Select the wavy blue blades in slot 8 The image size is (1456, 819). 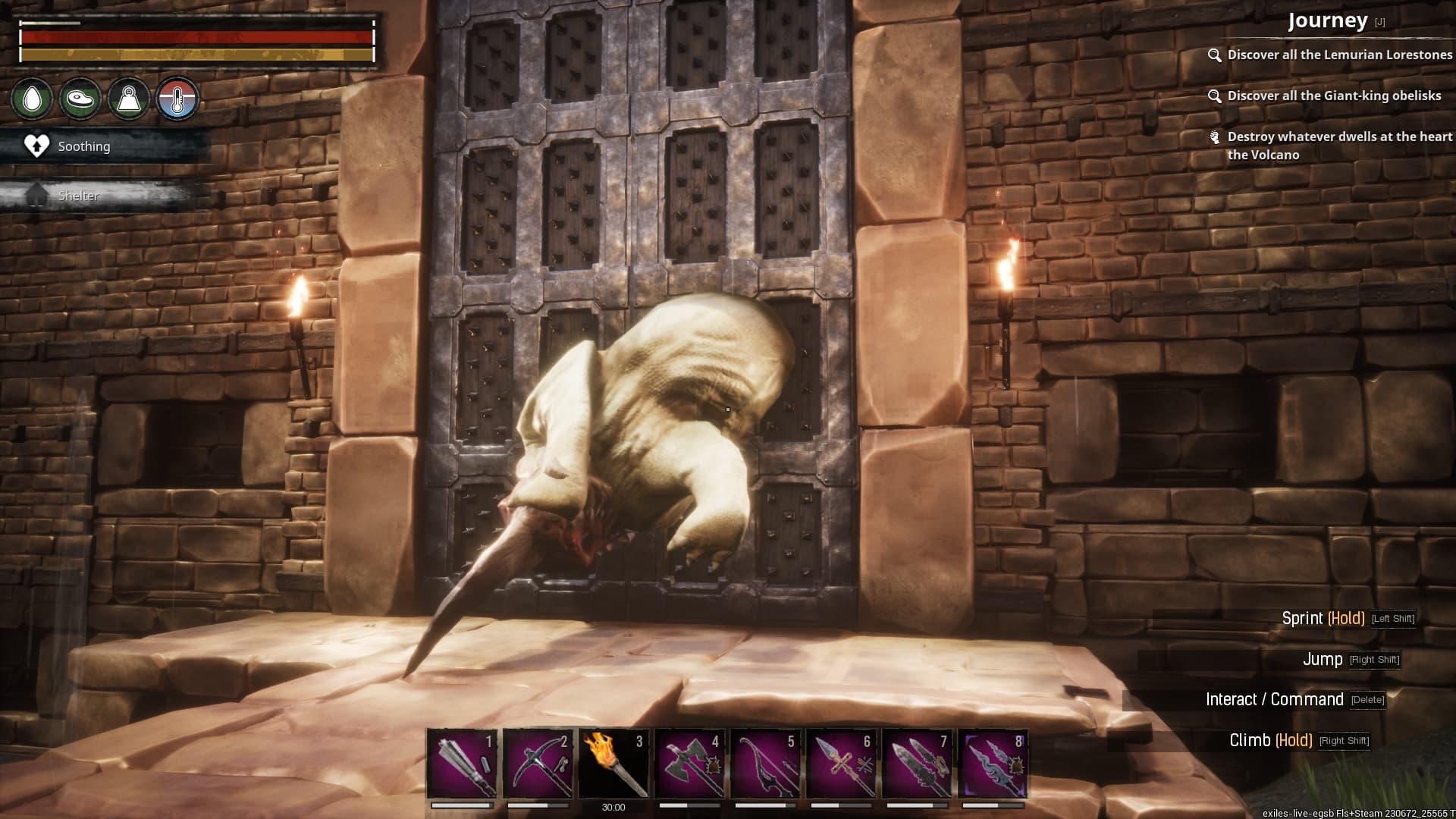[993, 763]
